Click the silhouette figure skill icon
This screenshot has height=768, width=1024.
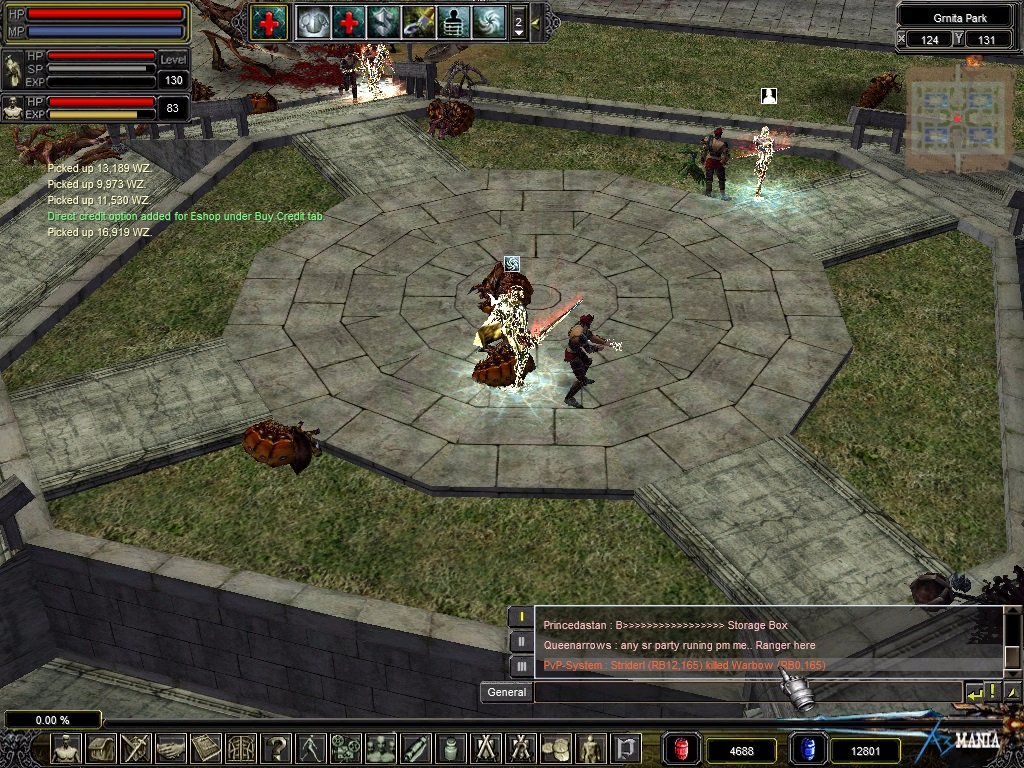pyautogui.click(x=453, y=21)
